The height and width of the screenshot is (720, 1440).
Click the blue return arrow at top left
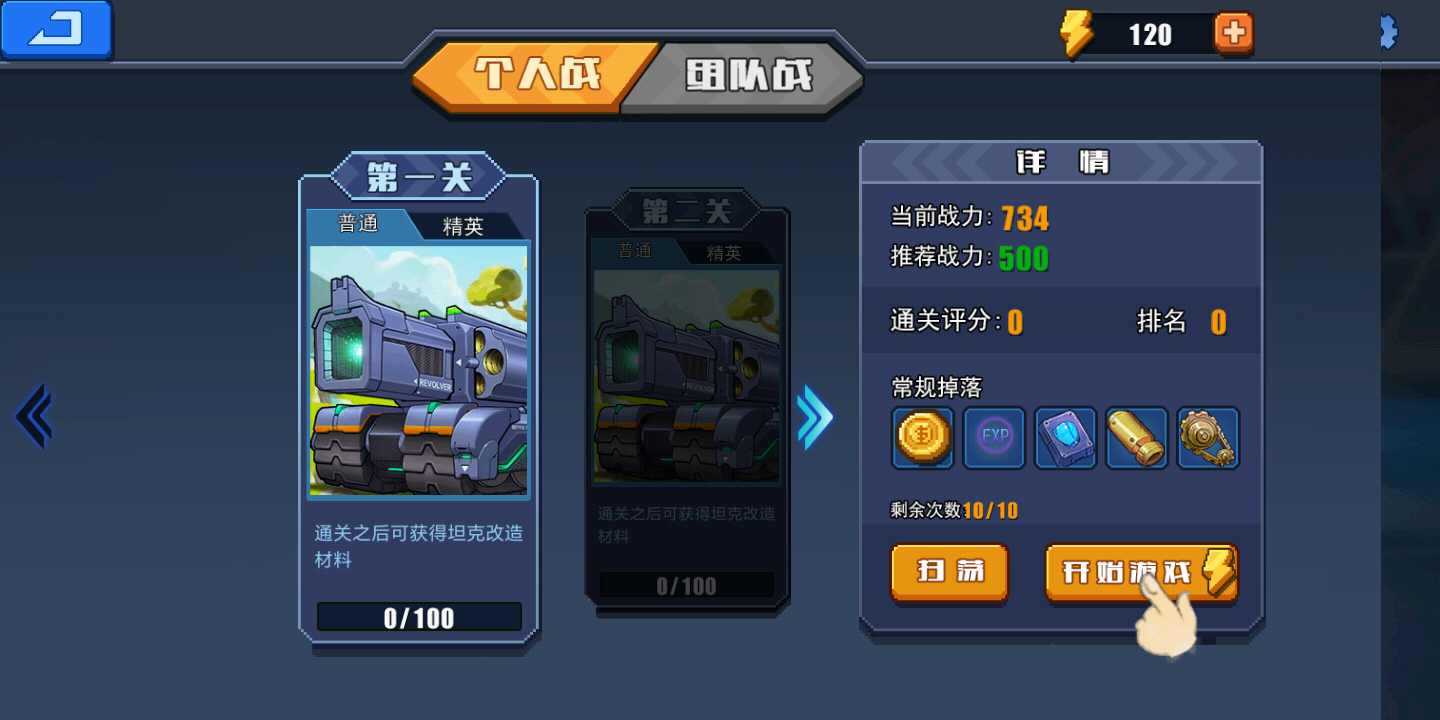point(55,30)
